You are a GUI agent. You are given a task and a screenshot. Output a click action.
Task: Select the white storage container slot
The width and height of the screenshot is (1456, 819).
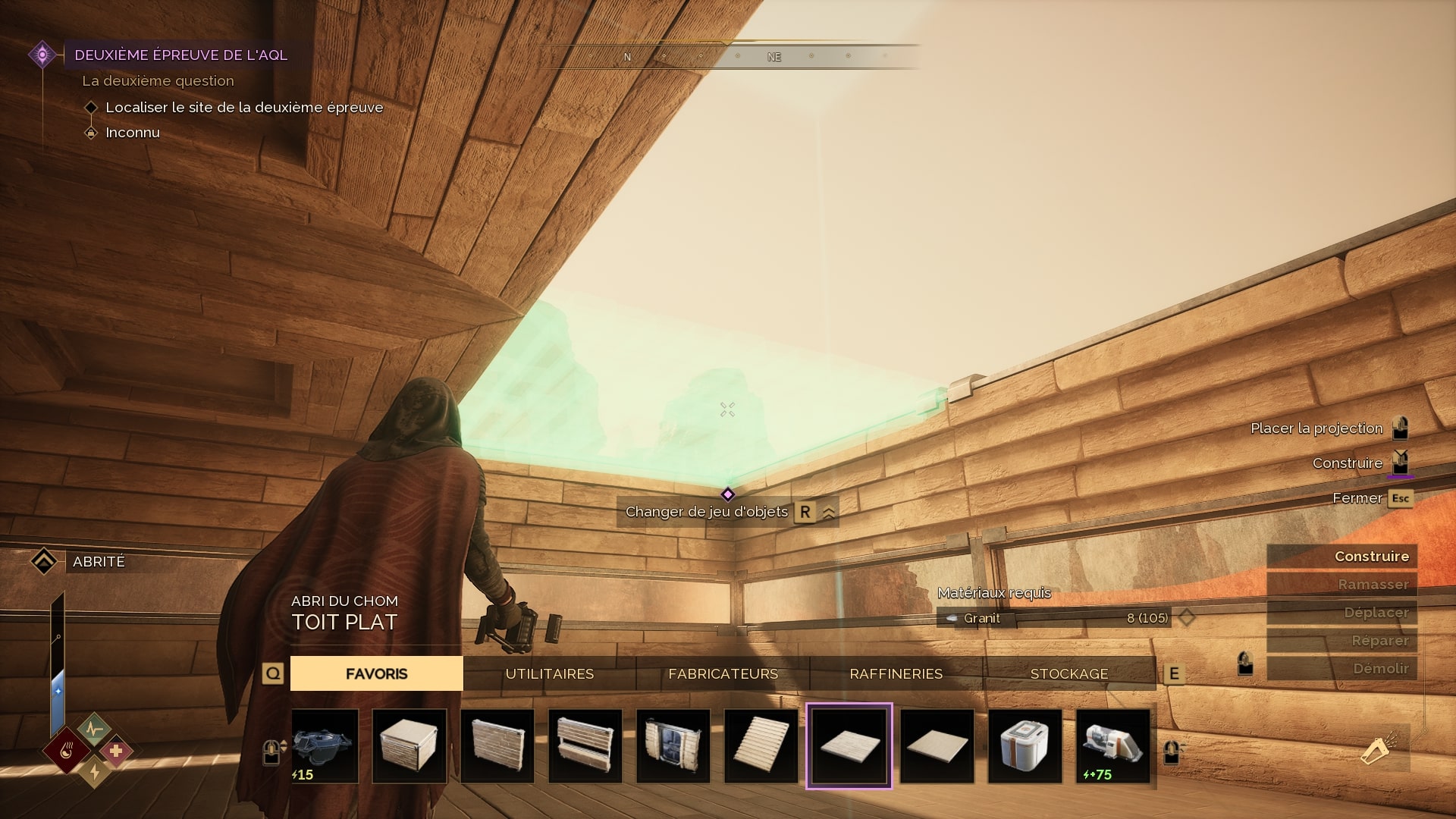[1025, 746]
